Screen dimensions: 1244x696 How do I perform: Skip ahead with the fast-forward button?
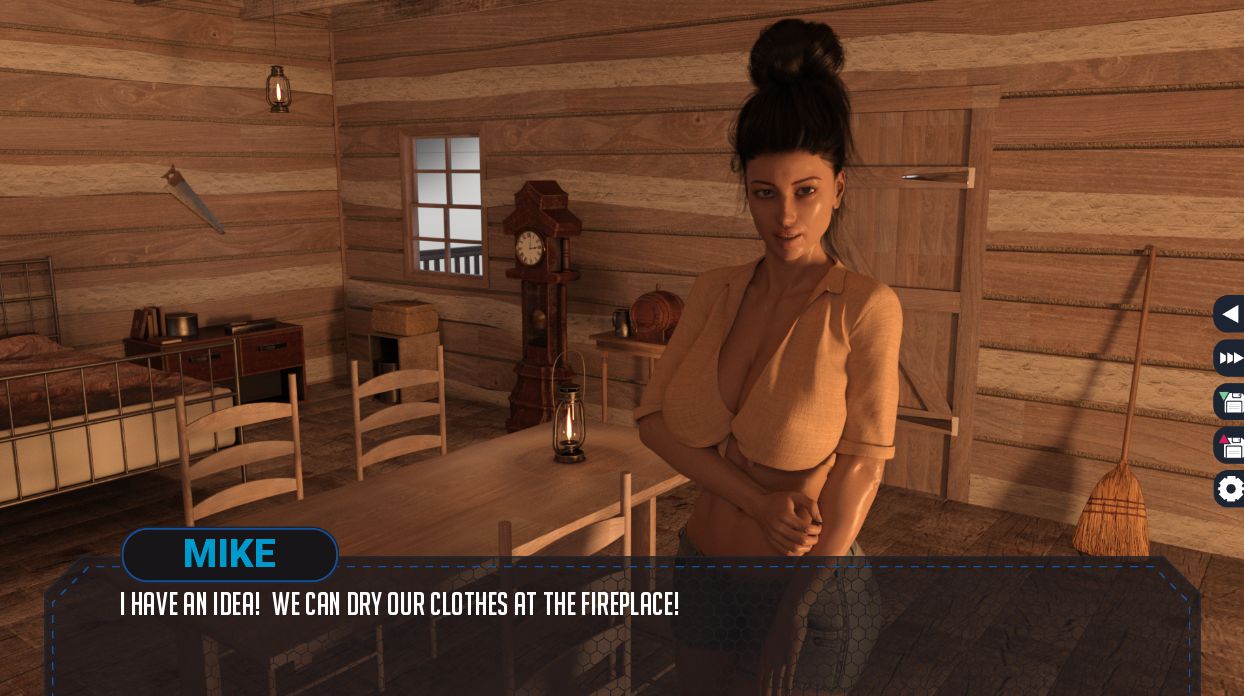1230,358
